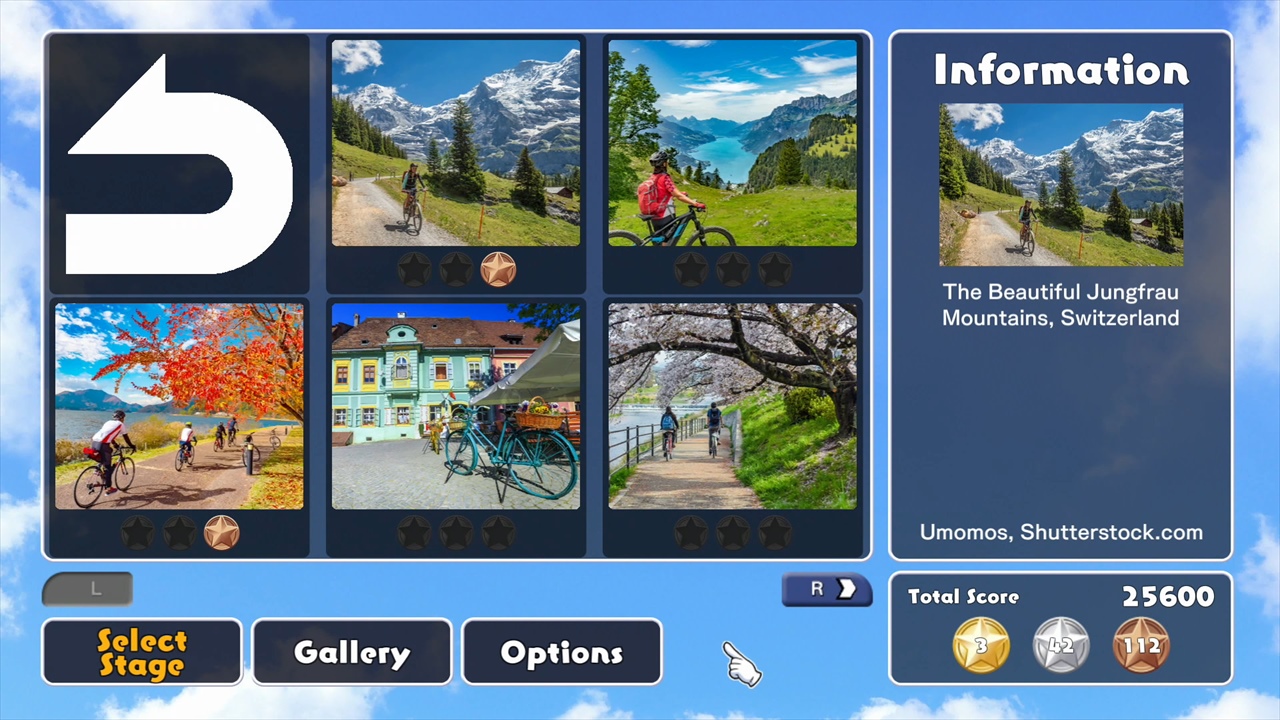Click the middle star slot on the Jungfrau stage
This screenshot has width=1280, height=720.
tap(457, 267)
